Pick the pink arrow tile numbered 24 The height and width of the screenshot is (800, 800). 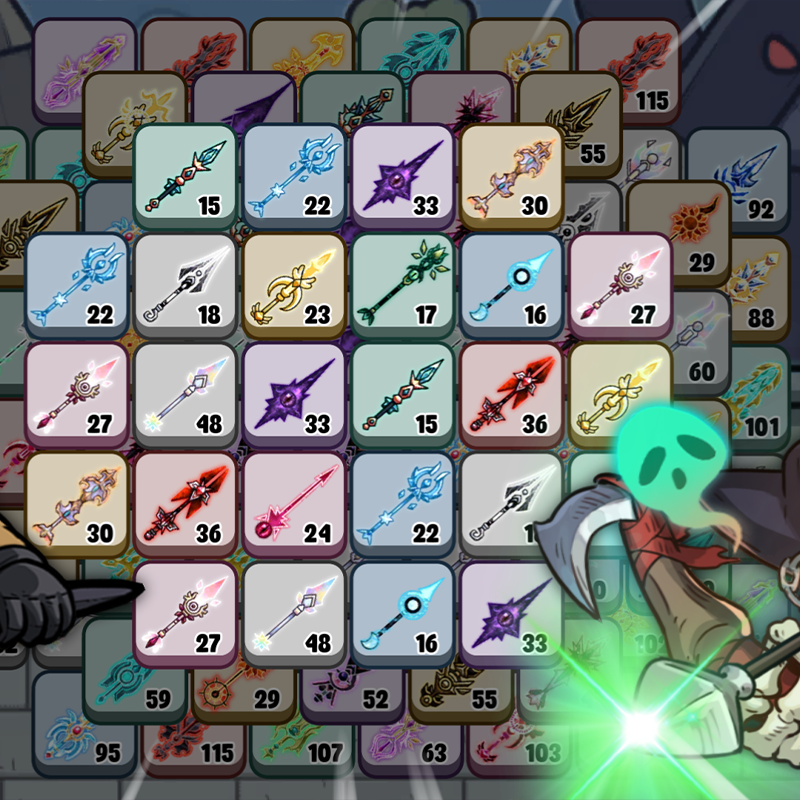(x=292, y=502)
